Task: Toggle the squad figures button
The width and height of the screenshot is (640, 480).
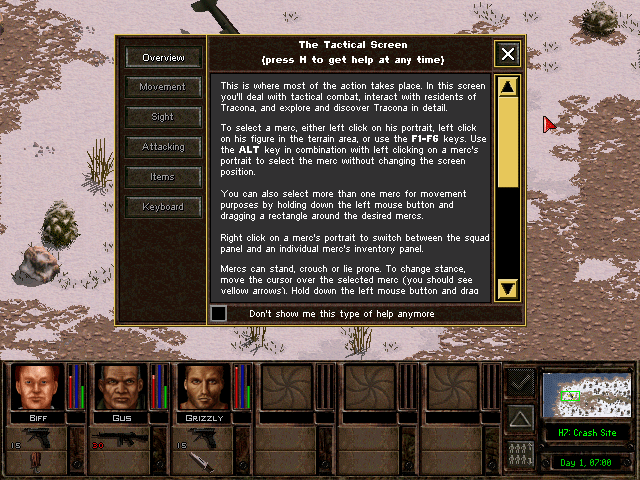Action: (520, 451)
